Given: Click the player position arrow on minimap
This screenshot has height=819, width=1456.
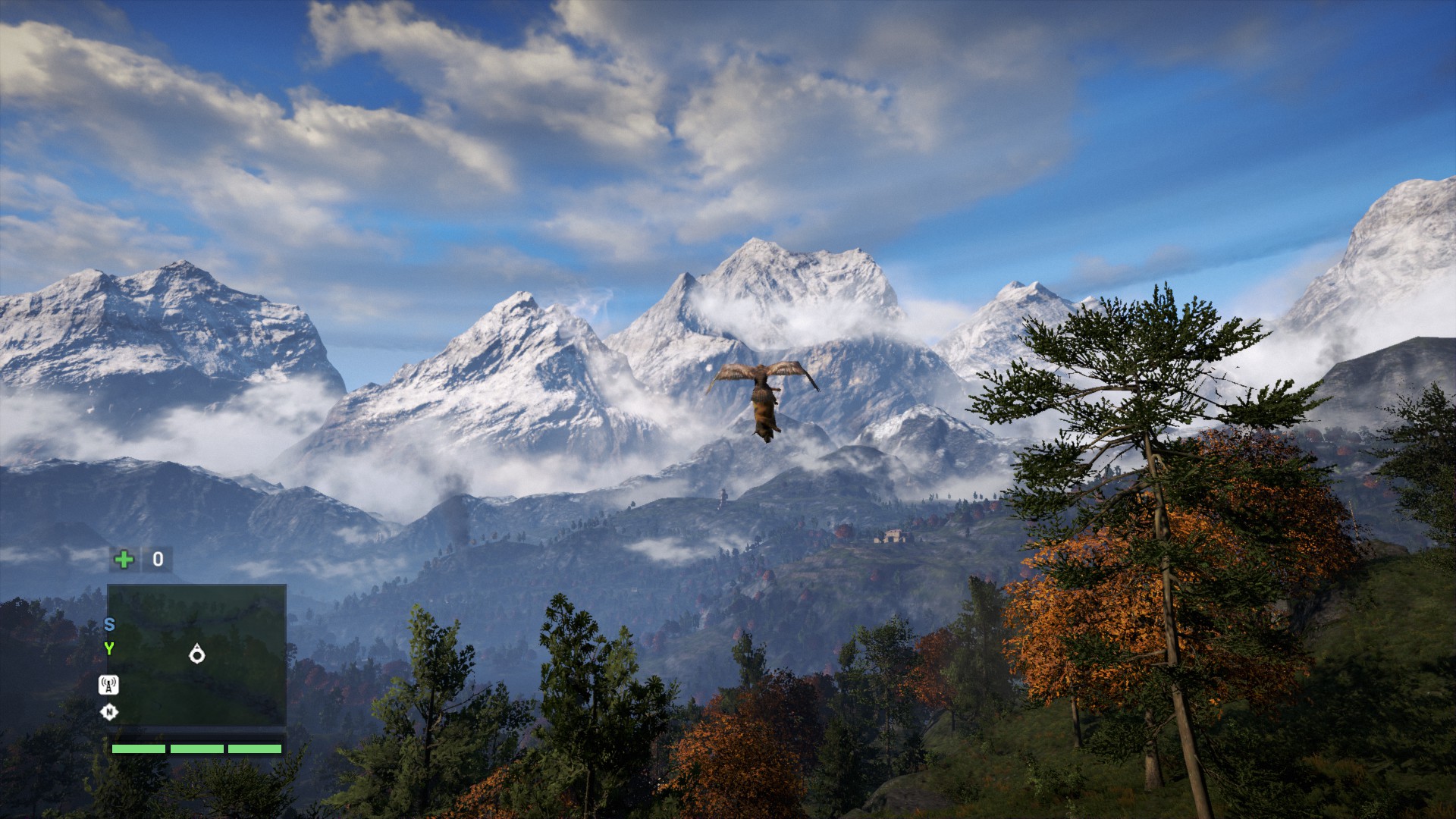Looking at the screenshot, I should [197, 653].
